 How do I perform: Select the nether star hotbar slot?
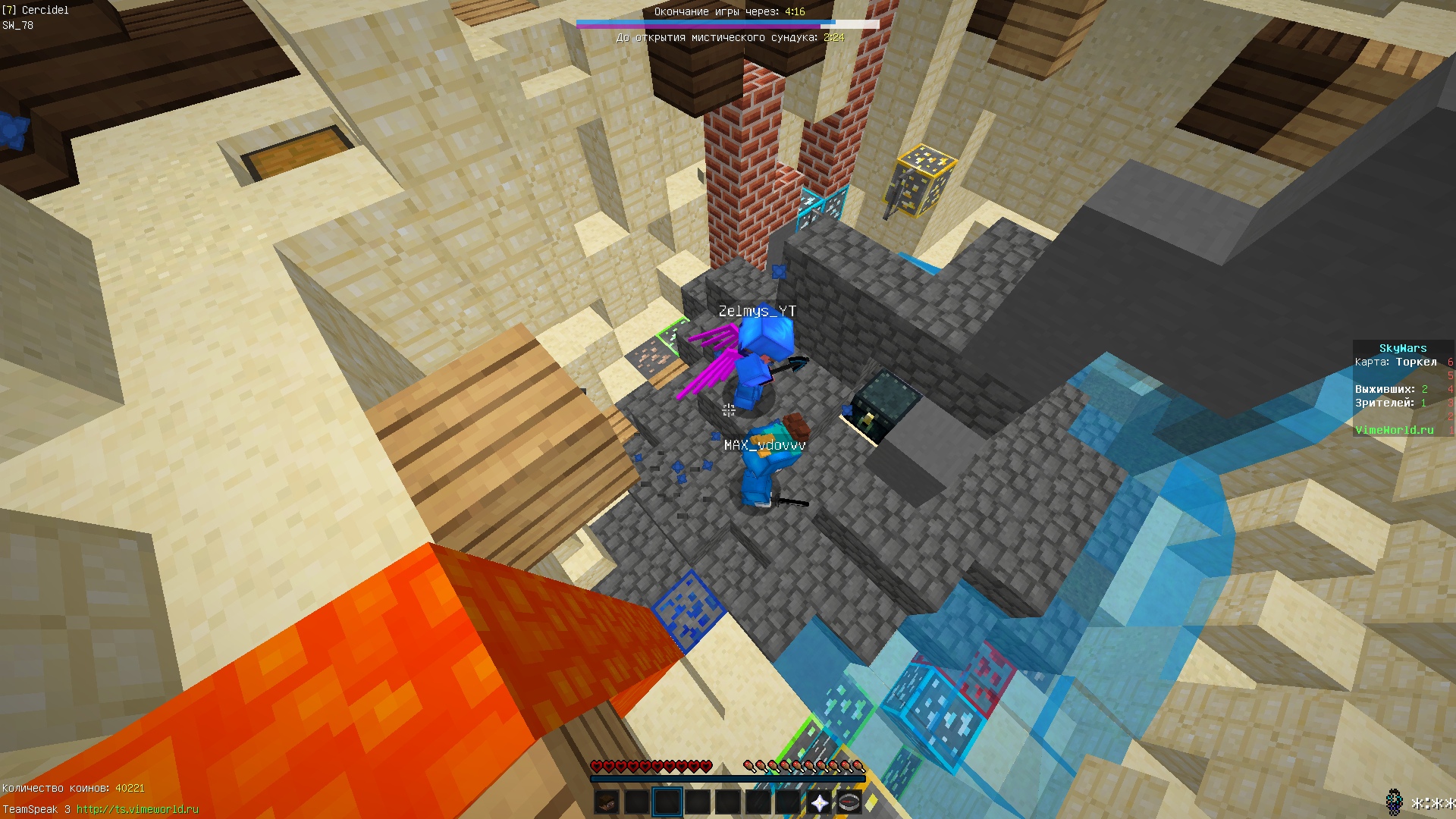(819, 802)
